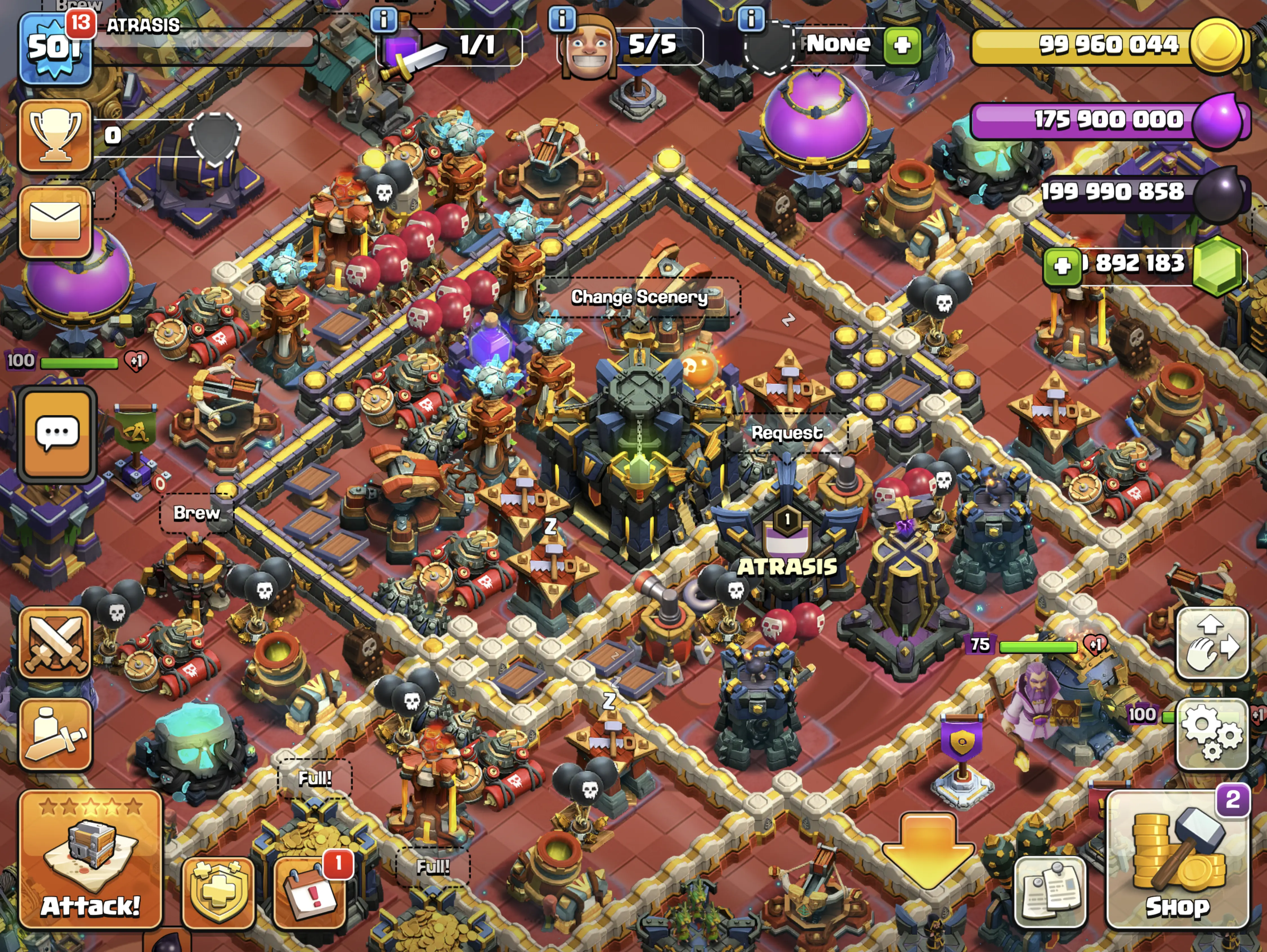Click the None shield plus button
The width and height of the screenshot is (1267, 952).
902,45
